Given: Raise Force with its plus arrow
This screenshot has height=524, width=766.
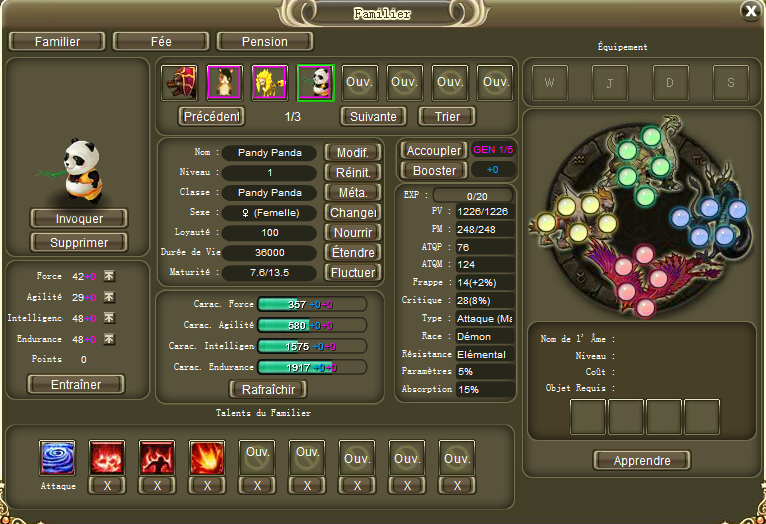Looking at the screenshot, I should point(109,277).
